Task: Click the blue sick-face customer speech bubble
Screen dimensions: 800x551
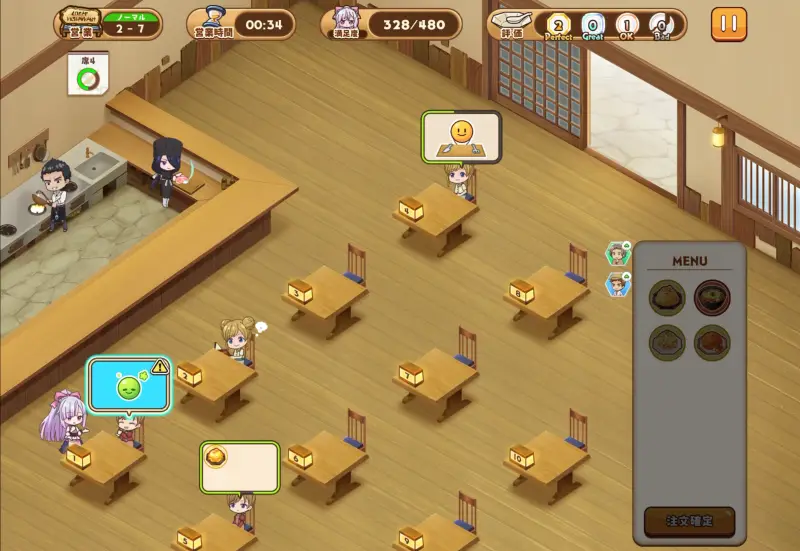Action: (128, 386)
